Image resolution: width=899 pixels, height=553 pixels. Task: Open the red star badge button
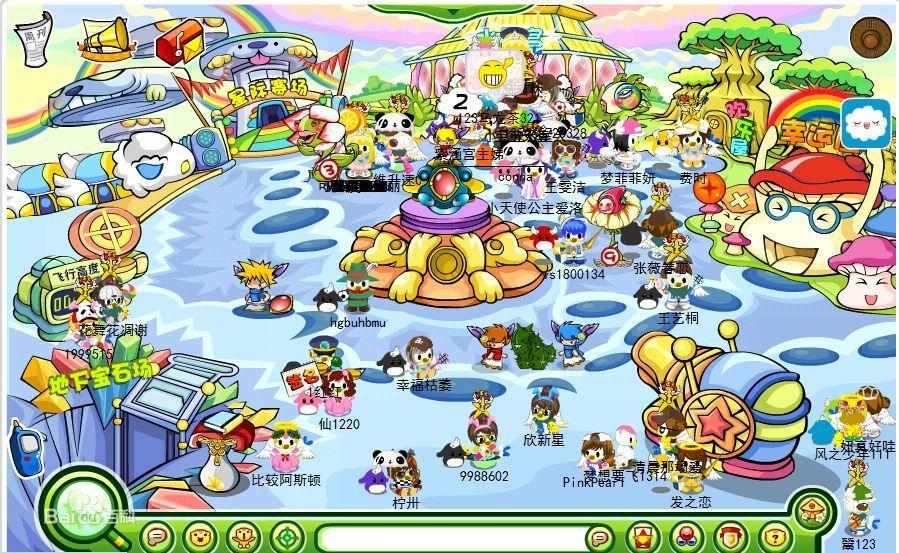(641, 537)
